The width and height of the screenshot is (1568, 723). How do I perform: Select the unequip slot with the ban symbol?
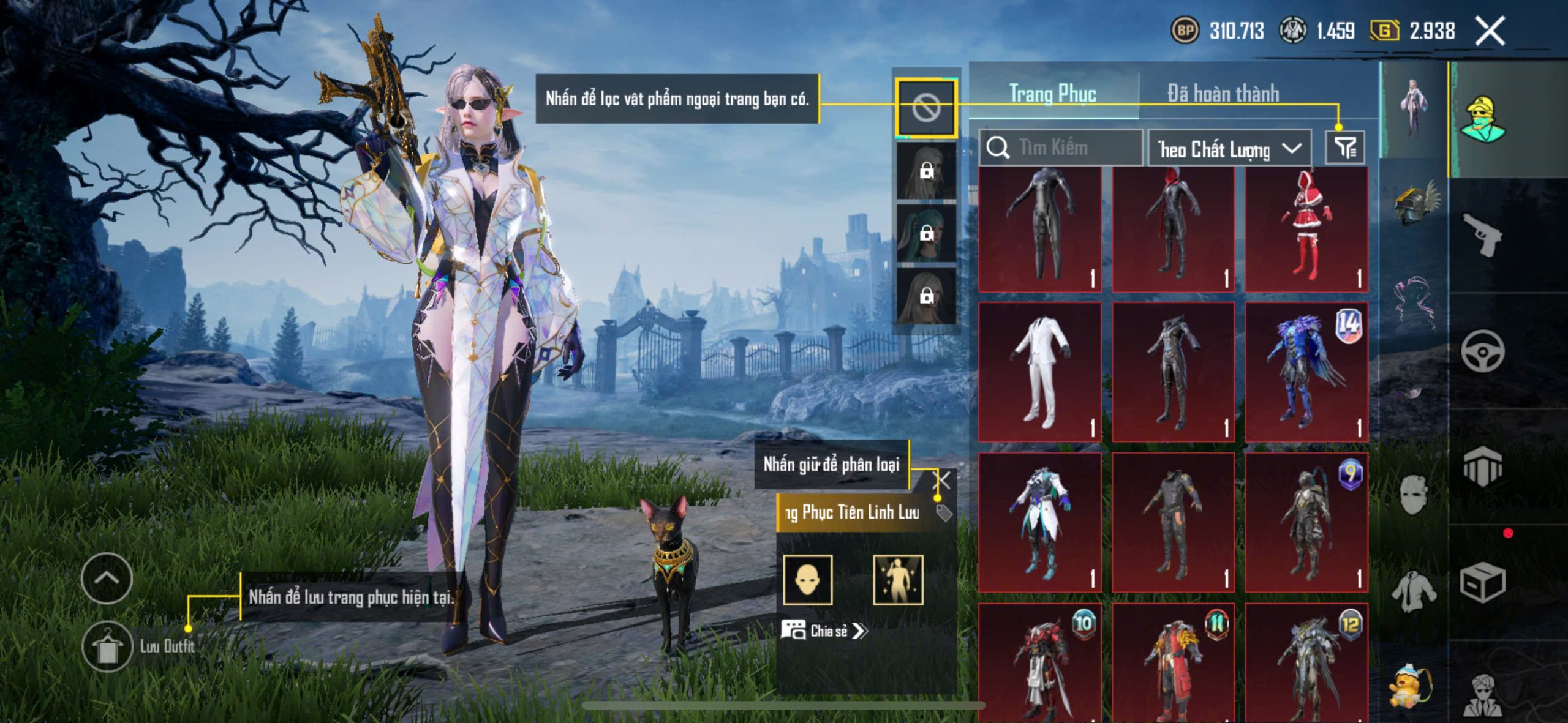point(925,108)
